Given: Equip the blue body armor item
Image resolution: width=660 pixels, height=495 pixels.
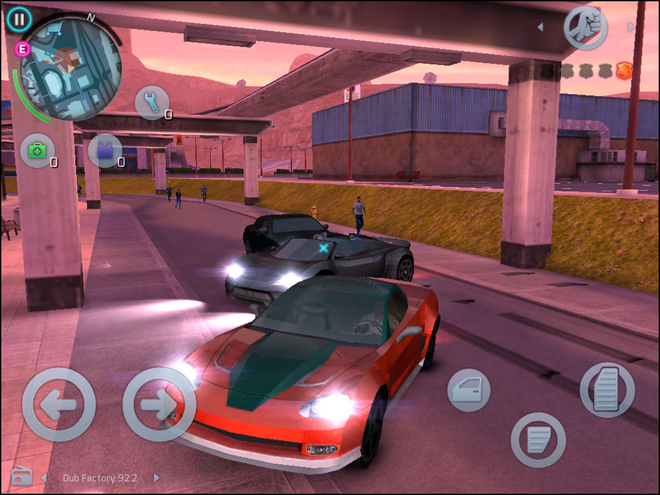Looking at the screenshot, I should 103,151.
